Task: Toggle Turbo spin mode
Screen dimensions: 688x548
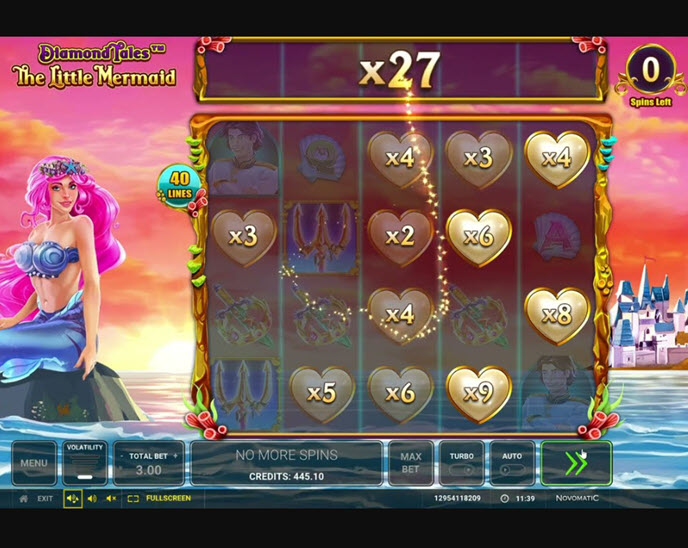Action: (x=461, y=463)
